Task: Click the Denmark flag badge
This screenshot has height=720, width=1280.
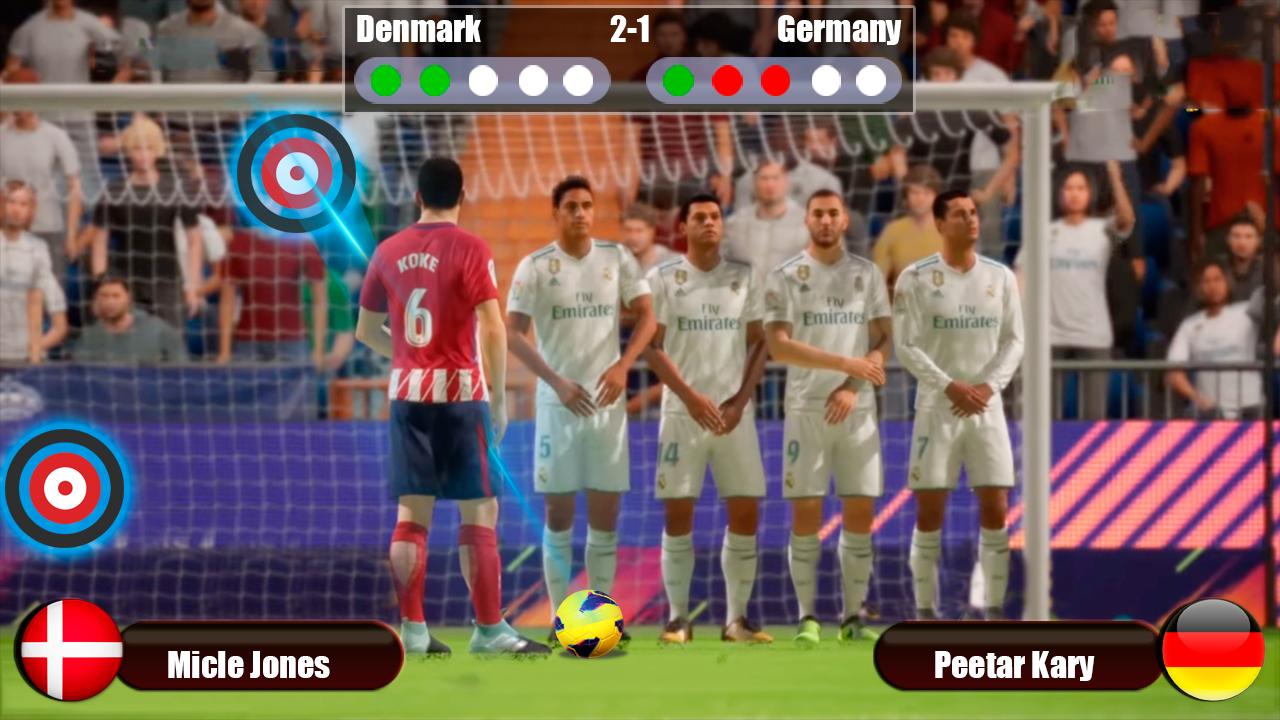Action: click(71, 650)
